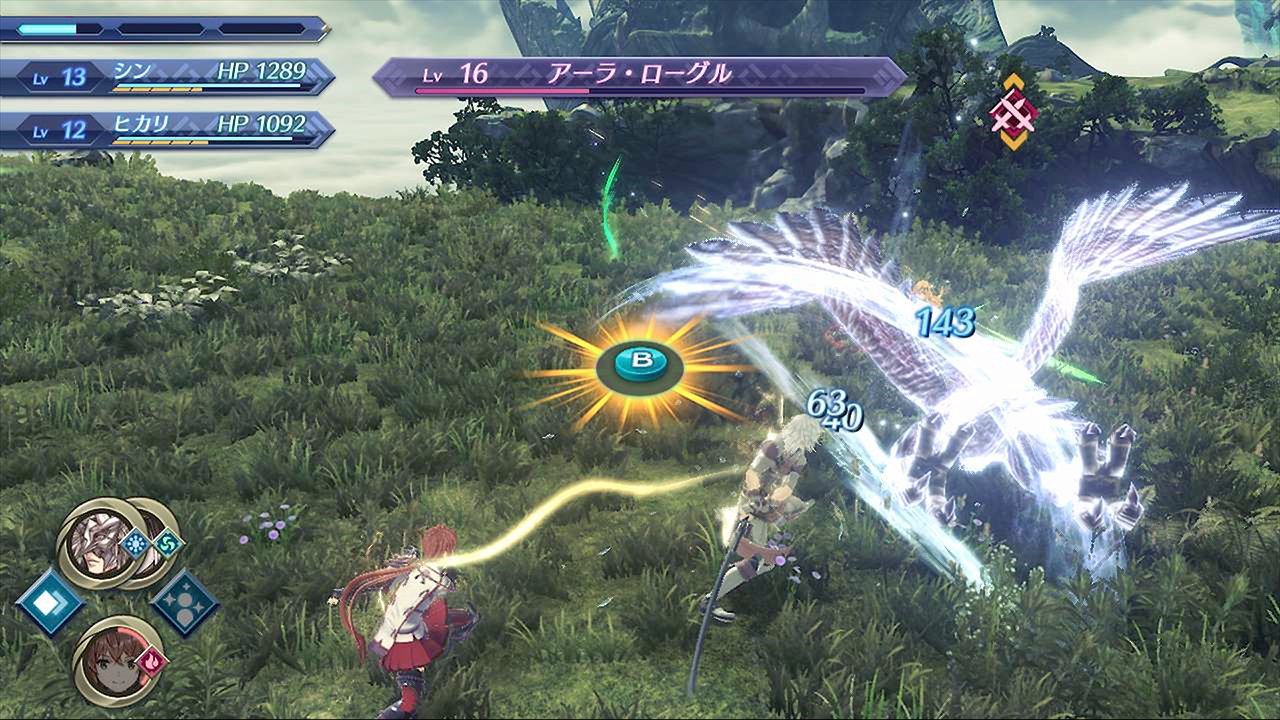Click the sparkle special-attack diamond icon
Screen dimensions: 1280x720
pos(185,603)
